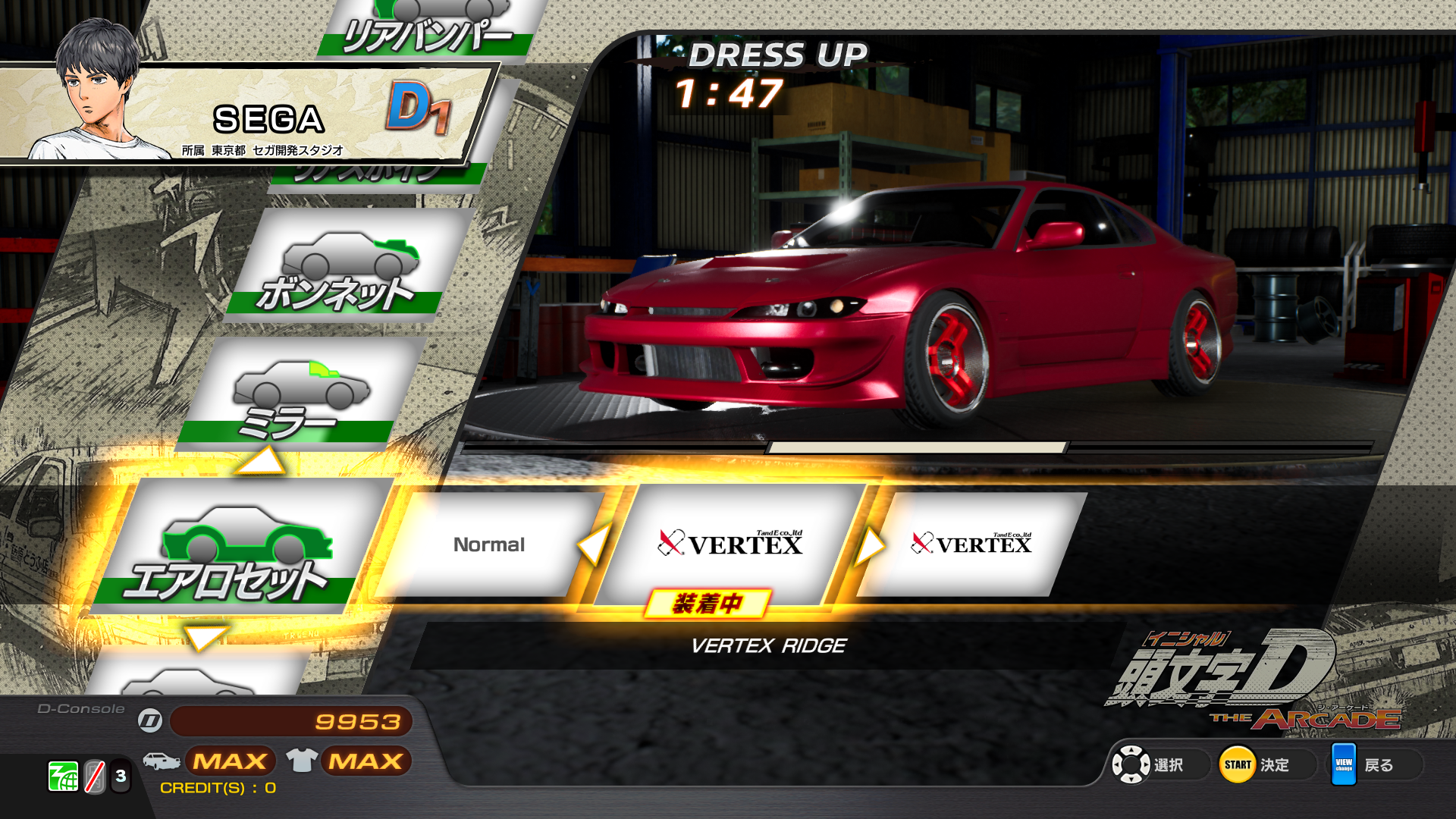Select the リアバンパー (rear bumper) category
Screen dimensions: 1456x819
428,30
